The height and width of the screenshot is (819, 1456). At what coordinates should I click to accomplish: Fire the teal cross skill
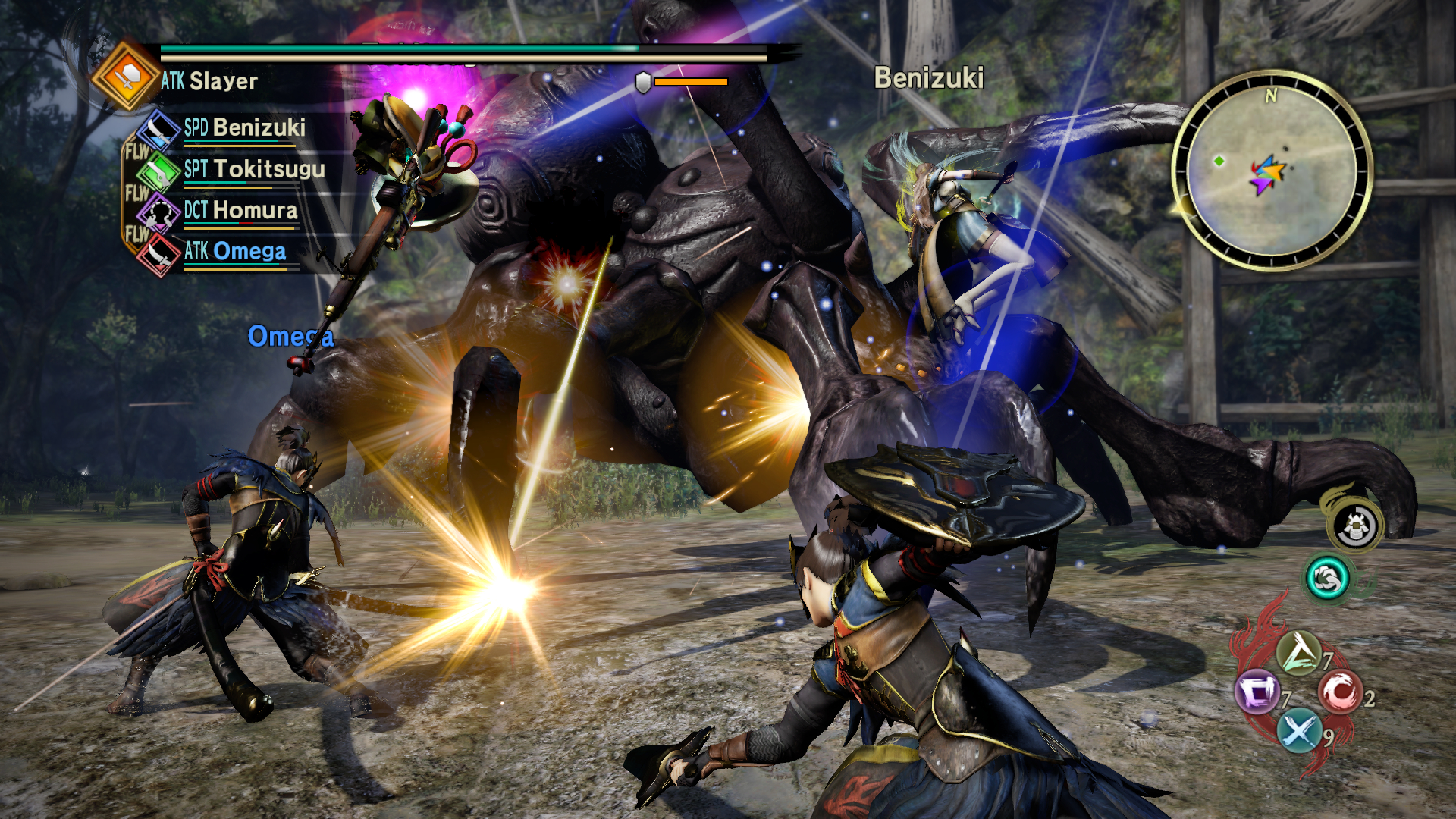pos(1298,731)
